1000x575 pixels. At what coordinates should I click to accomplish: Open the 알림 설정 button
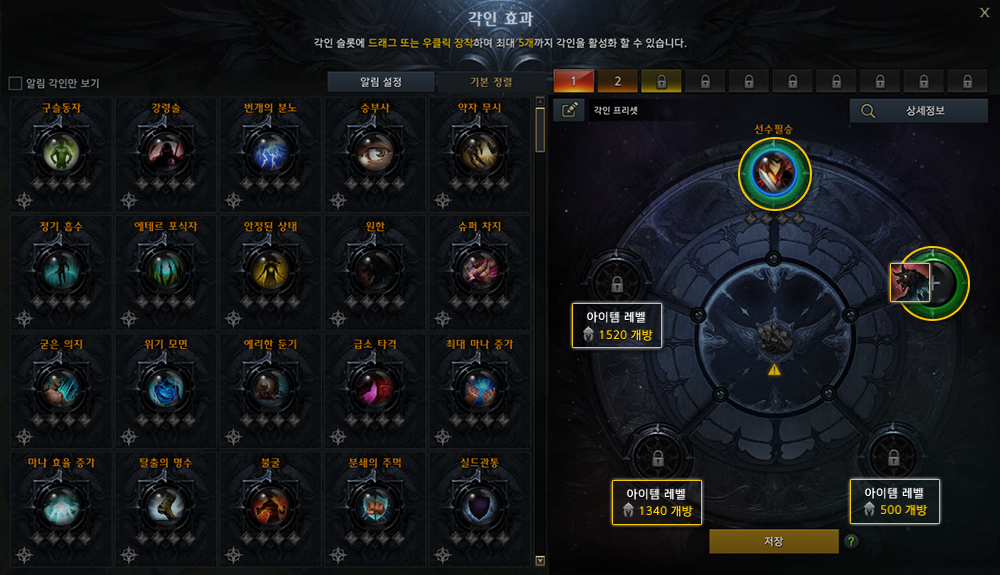(x=382, y=82)
